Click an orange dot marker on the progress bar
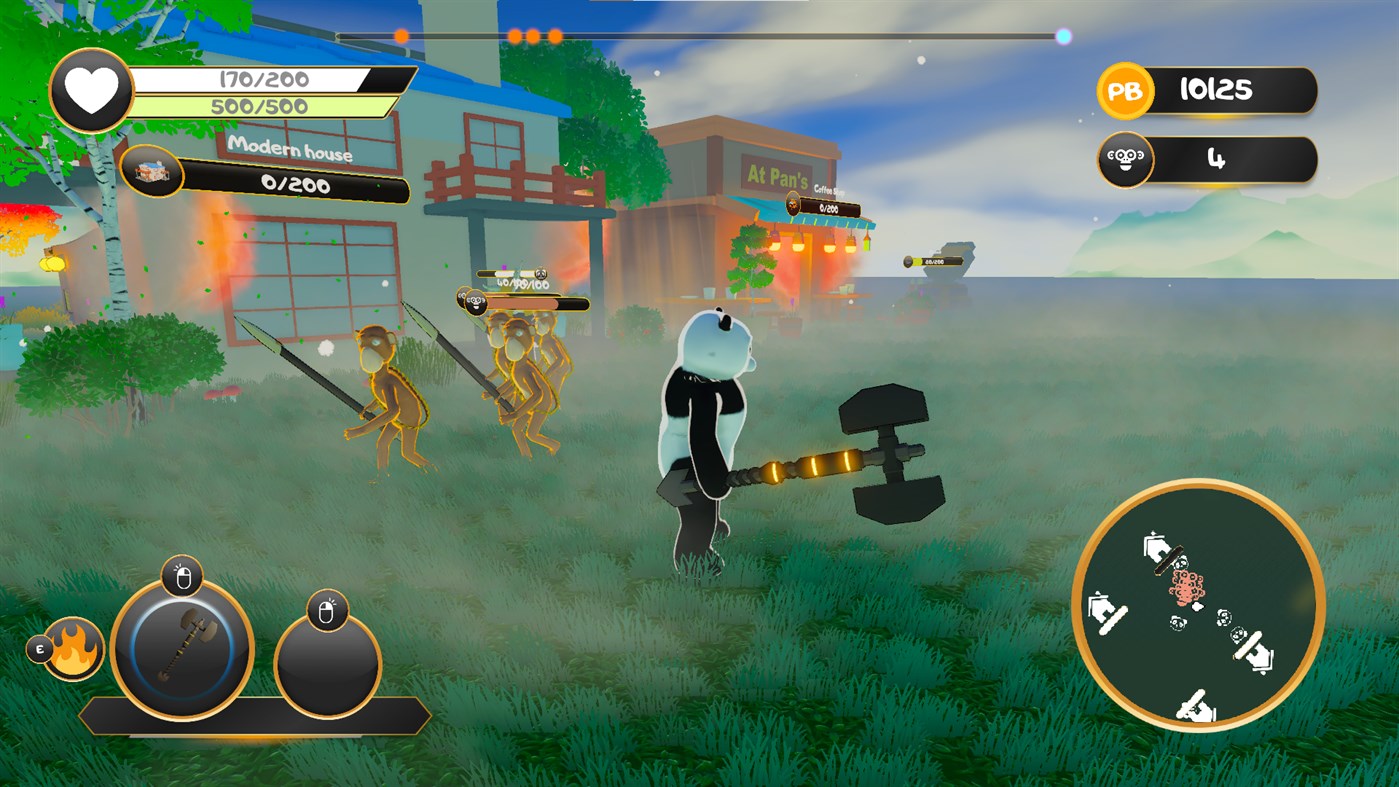Screen dimensions: 1399x787 pos(402,33)
